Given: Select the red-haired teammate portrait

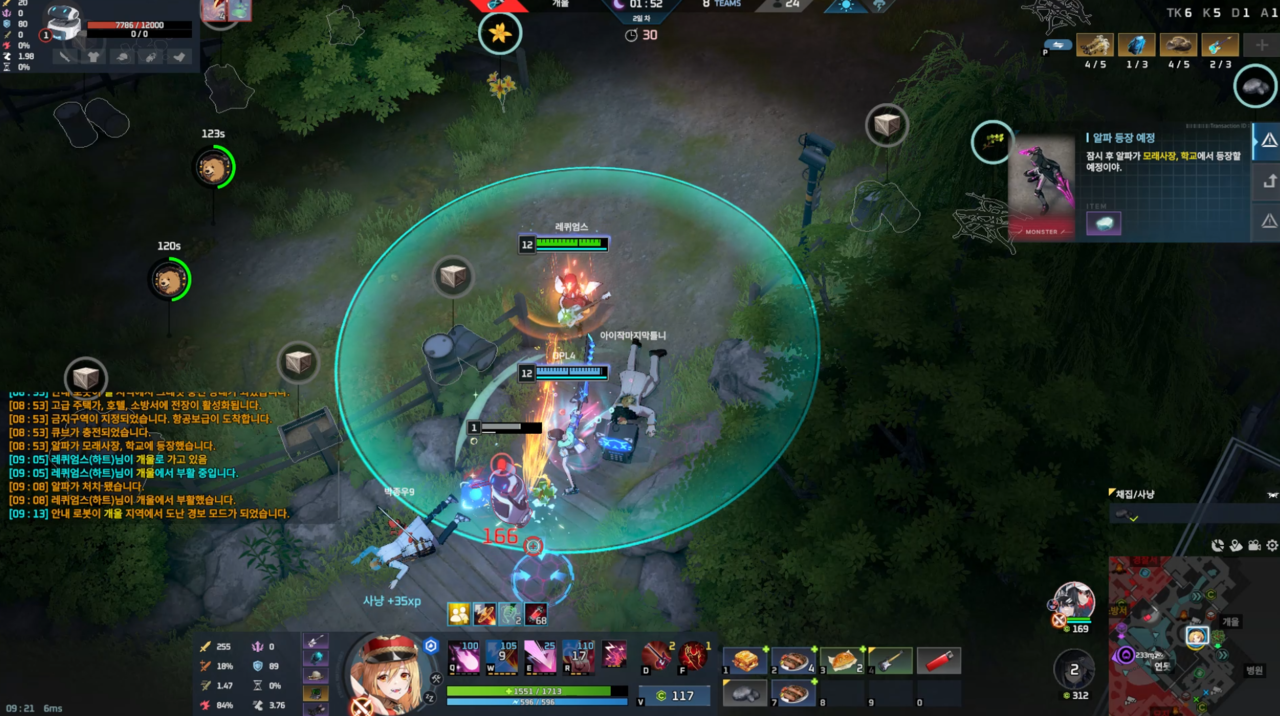Looking at the screenshot, I should tap(1074, 600).
